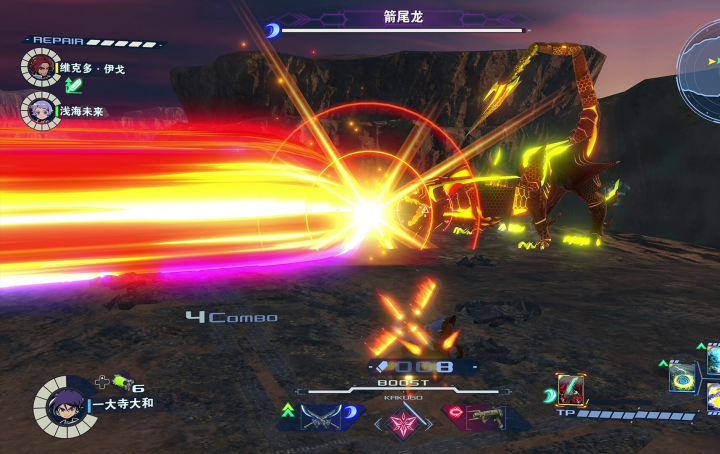Select the crossed dual blades weapon slot
Screen dimensions: 720x454
320,416
